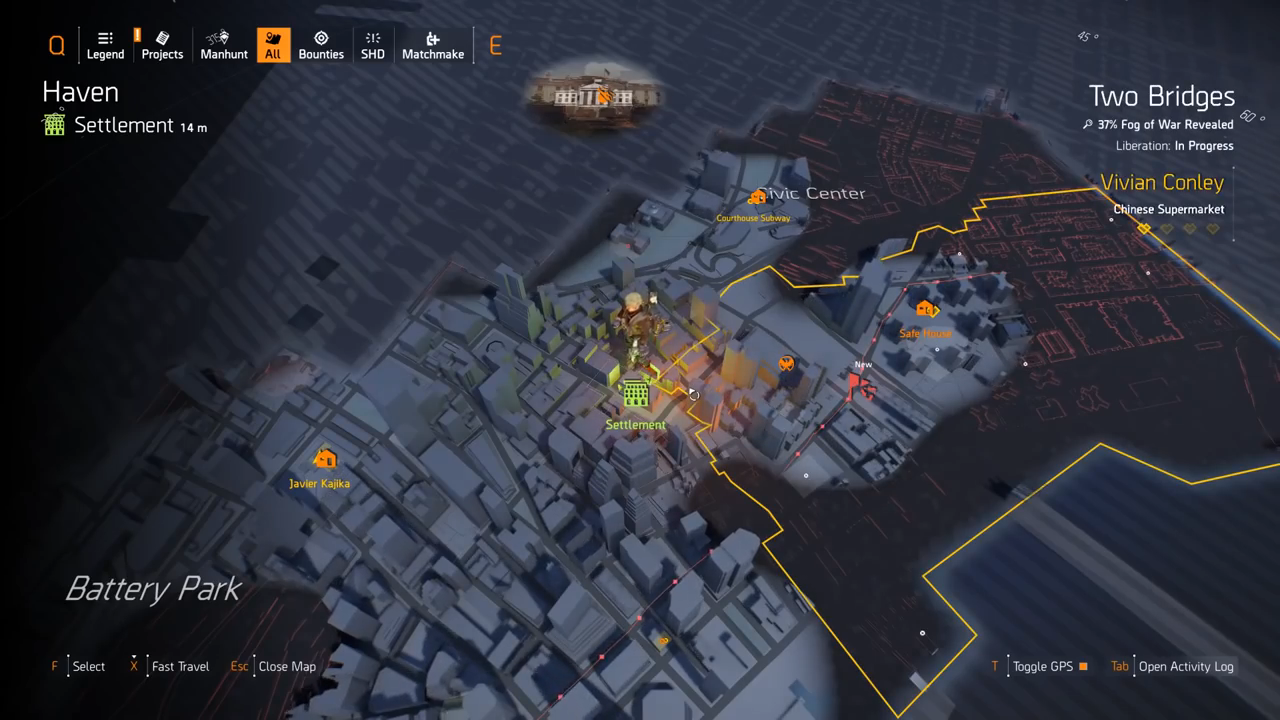Close the map
This screenshot has height=720, width=1280.
pos(286,666)
